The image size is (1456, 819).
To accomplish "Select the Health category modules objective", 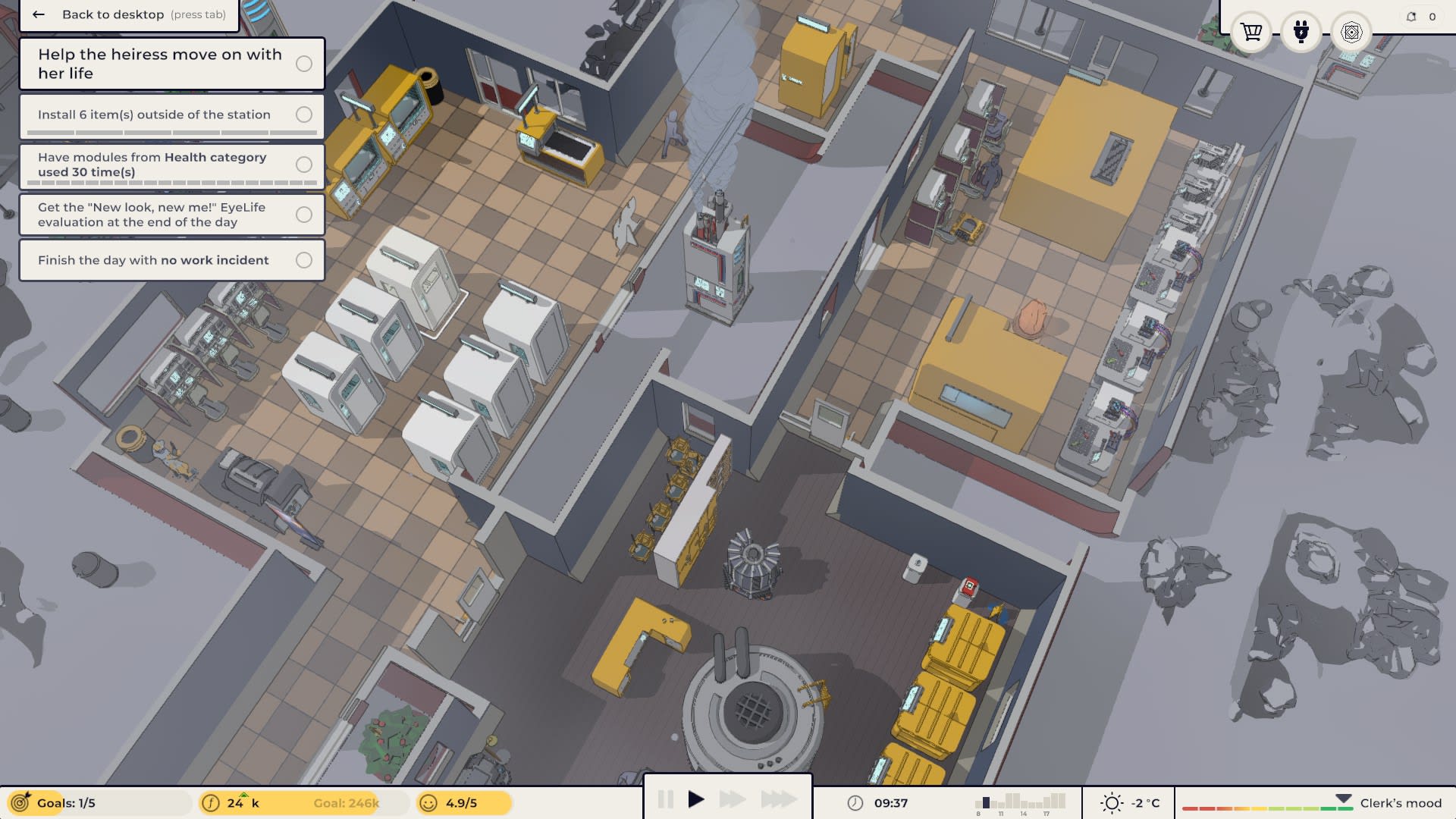I will (x=172, y=165).
